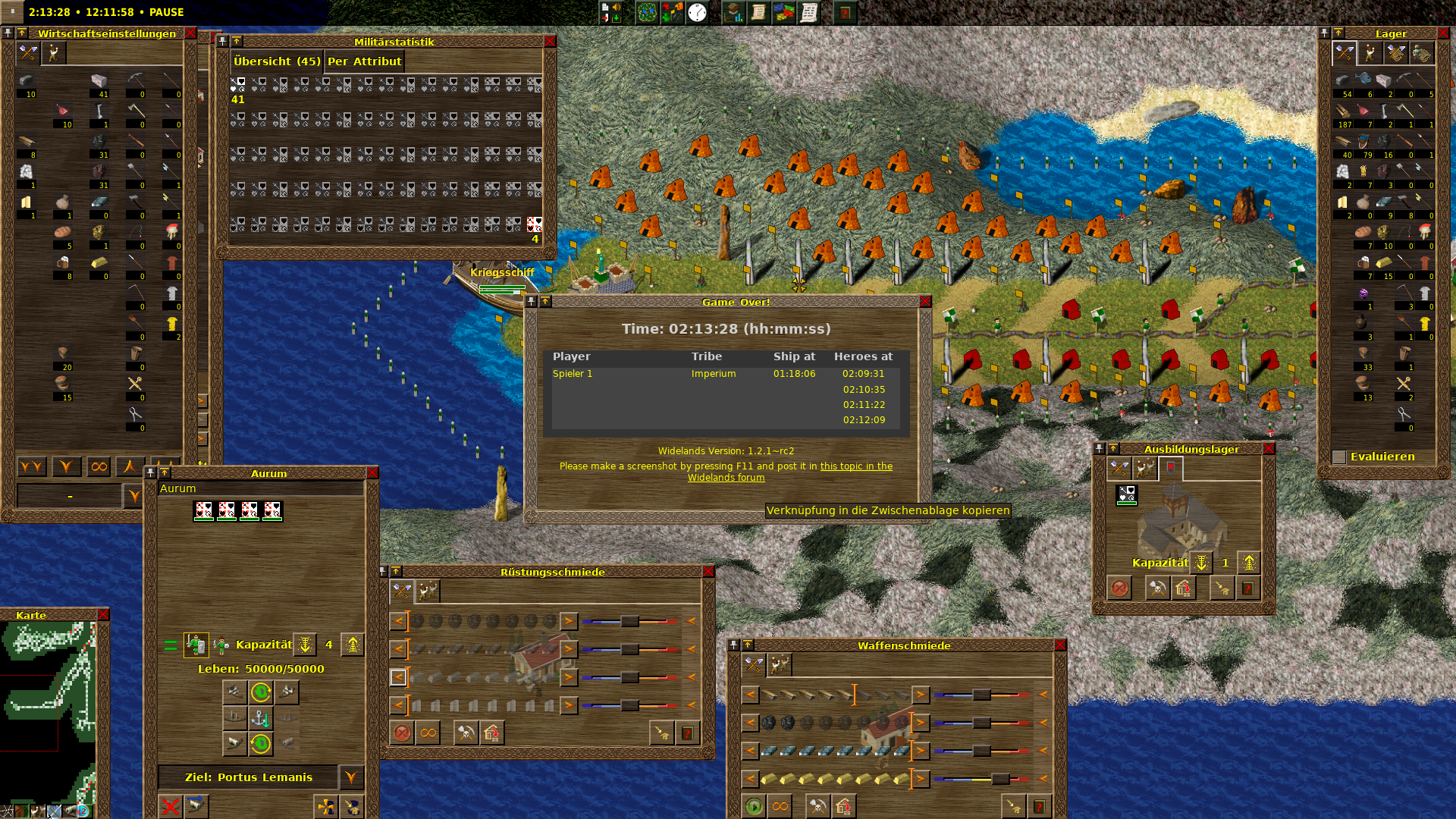Close the Ausbildungslager window
The height and width of the screenshot is (819, 1456).
coord(1269,449)
